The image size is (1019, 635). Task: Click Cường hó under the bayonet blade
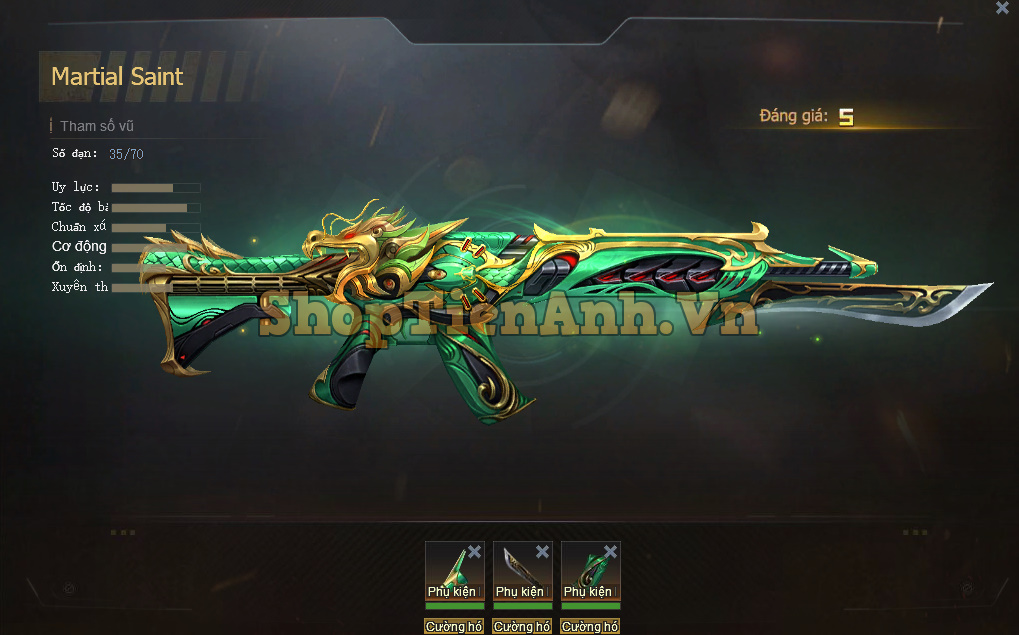[x=522, y=627]
